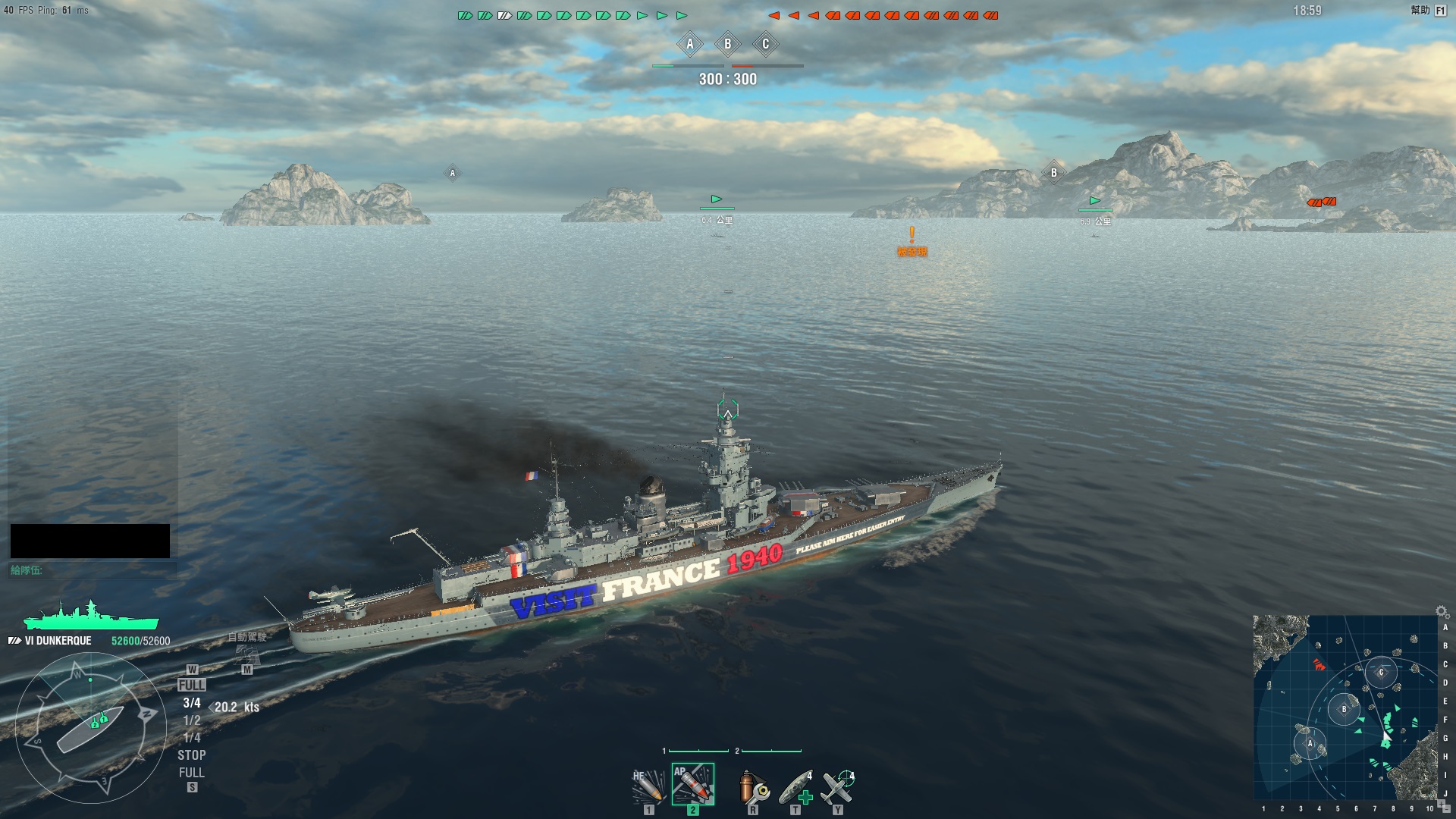
Task: Open the help panel marked F1
Action: pyautogui.click(x=1440, y=11)
